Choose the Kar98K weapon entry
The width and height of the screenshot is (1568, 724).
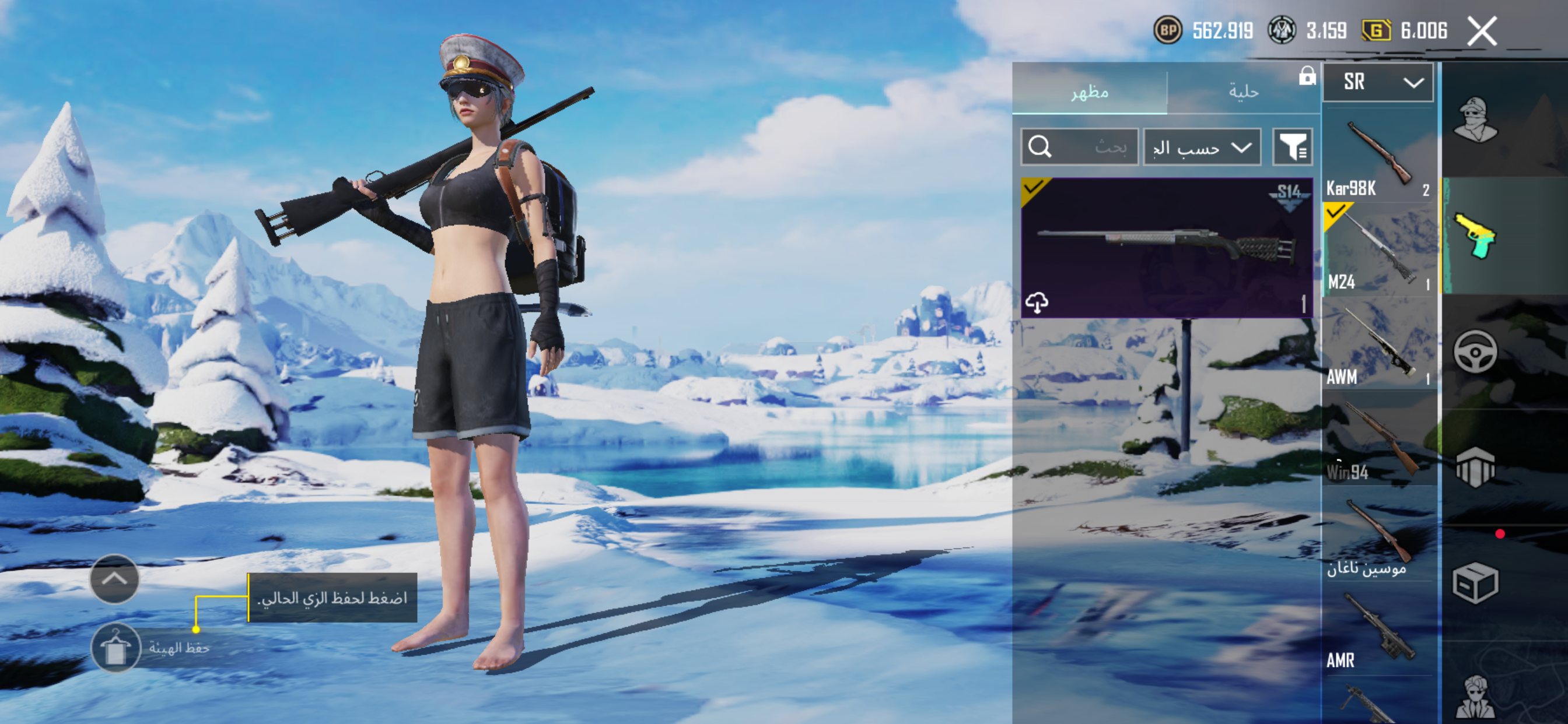[1378, 155]
